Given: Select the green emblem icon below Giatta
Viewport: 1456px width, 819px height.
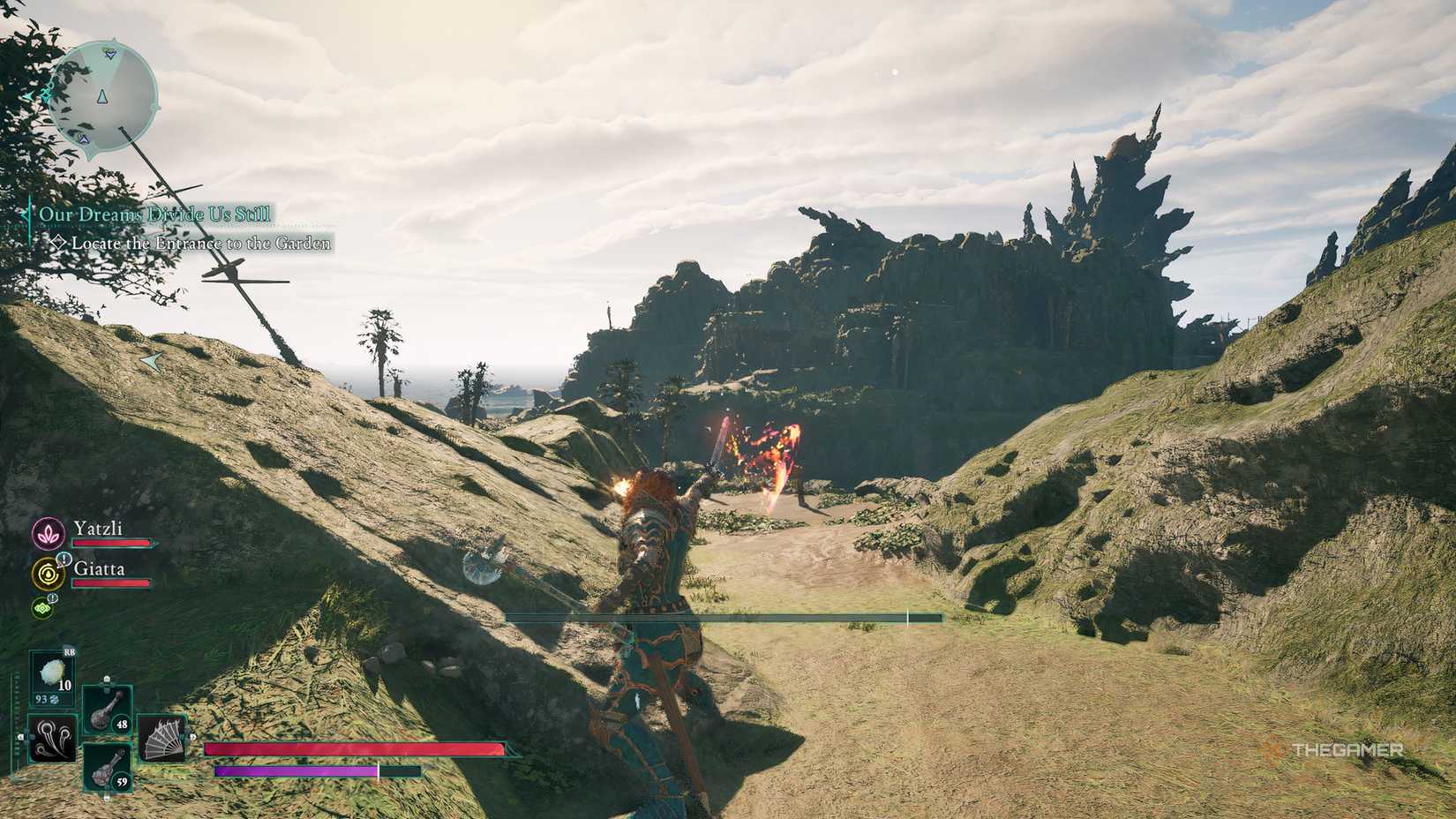Looking at the screenshot, I should 41,607.
